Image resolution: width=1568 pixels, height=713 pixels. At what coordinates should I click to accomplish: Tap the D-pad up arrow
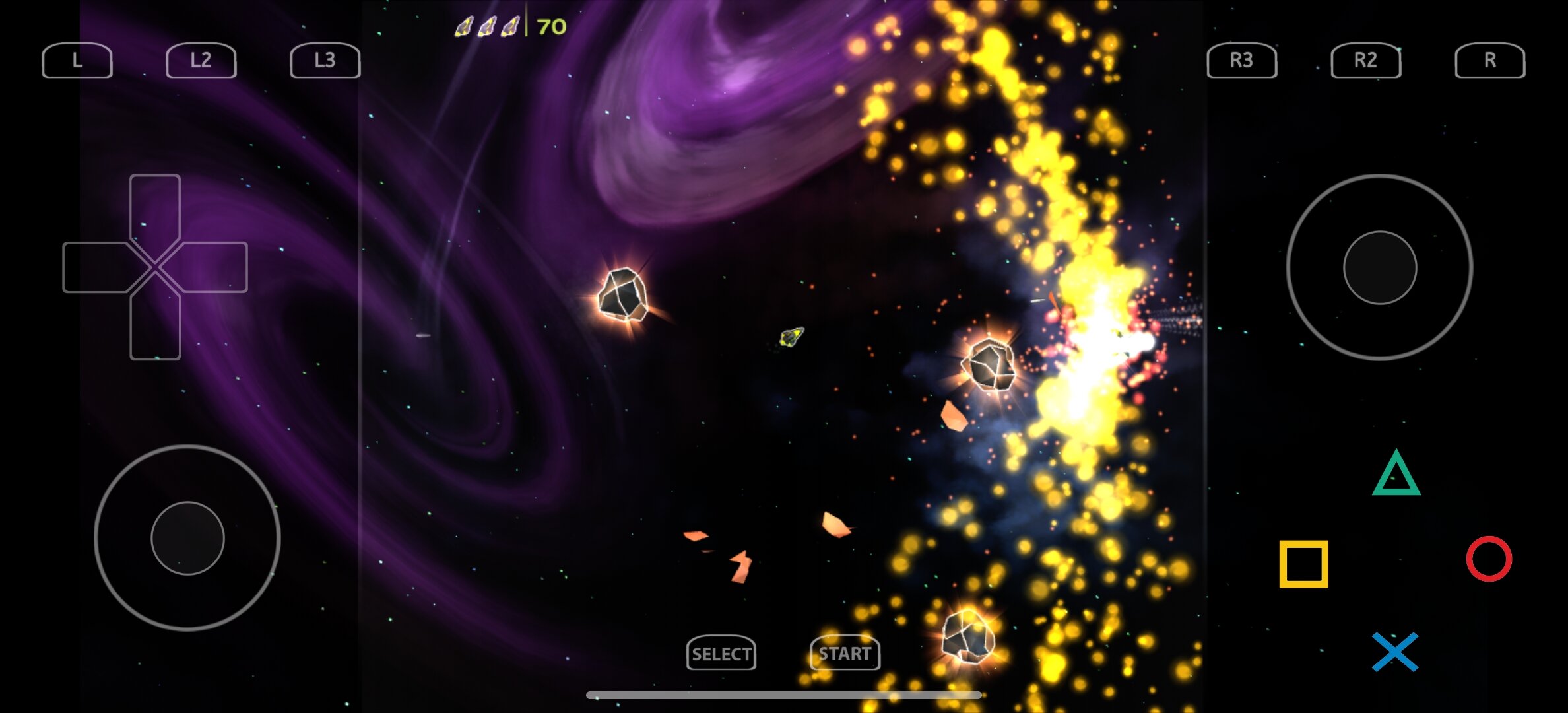coord(155,208)
